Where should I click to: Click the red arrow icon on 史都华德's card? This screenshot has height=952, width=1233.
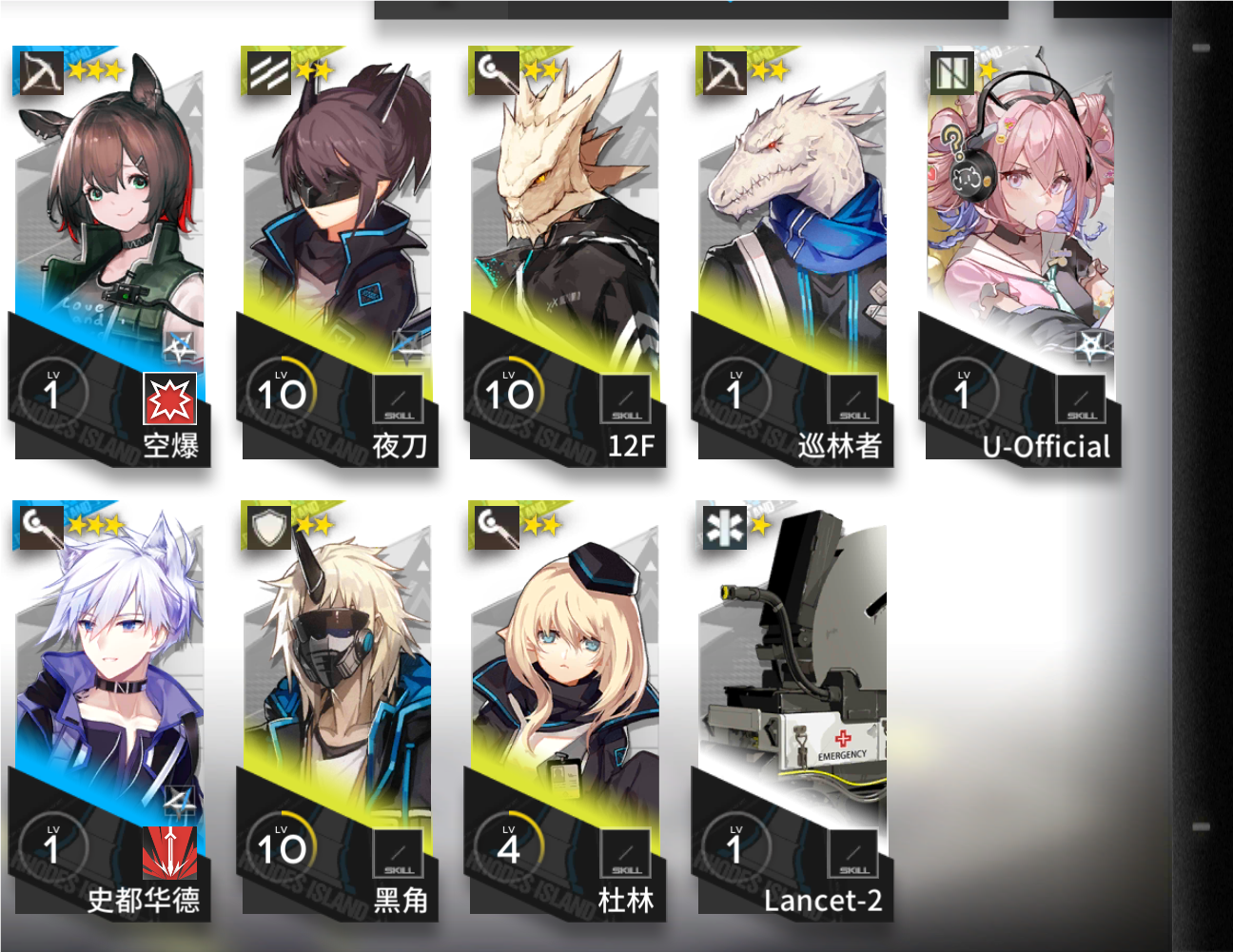(167, 851)
